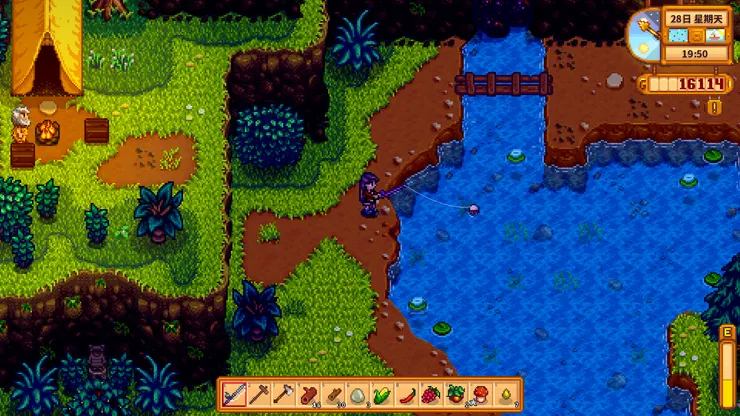Pick the wood stack in the hotbar
Screen dimensions: 740x416
tap(333, 394)
